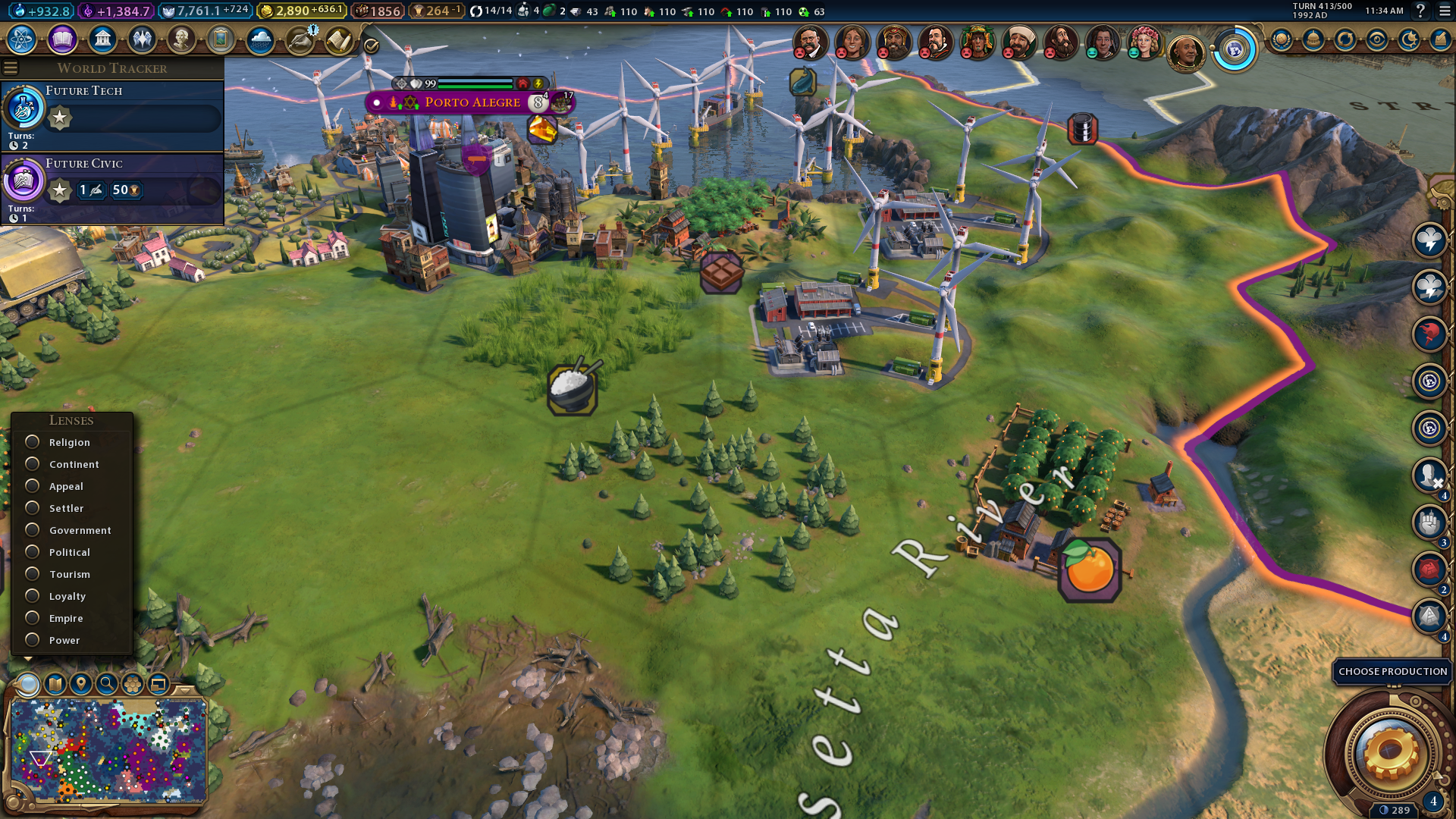The width and height of the screenshot is (1456, 819).
Task: Switch to the Loyalty lens
Action: coord(33,596)
